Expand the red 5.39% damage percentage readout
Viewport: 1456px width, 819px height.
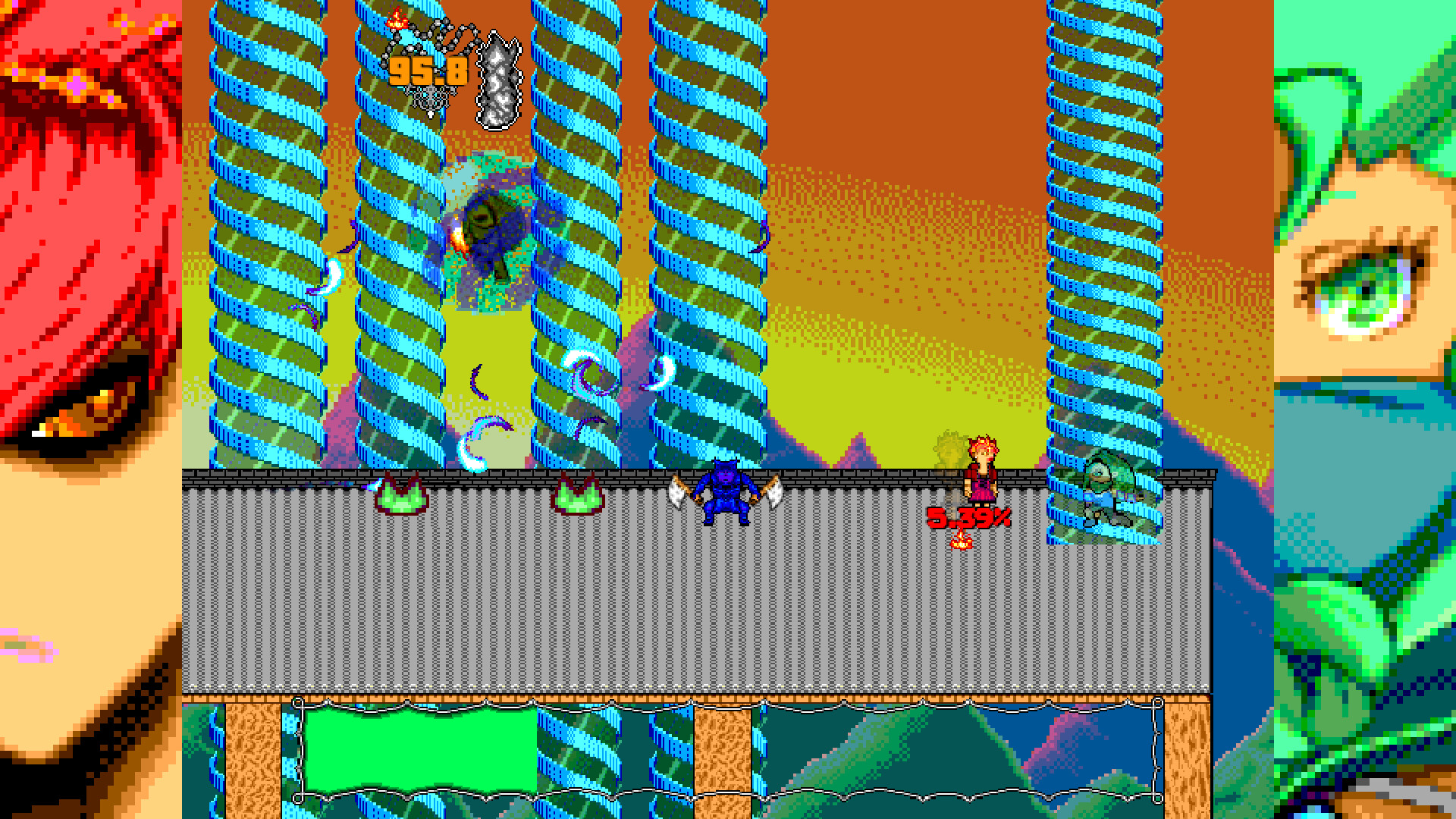pos(969,516)
